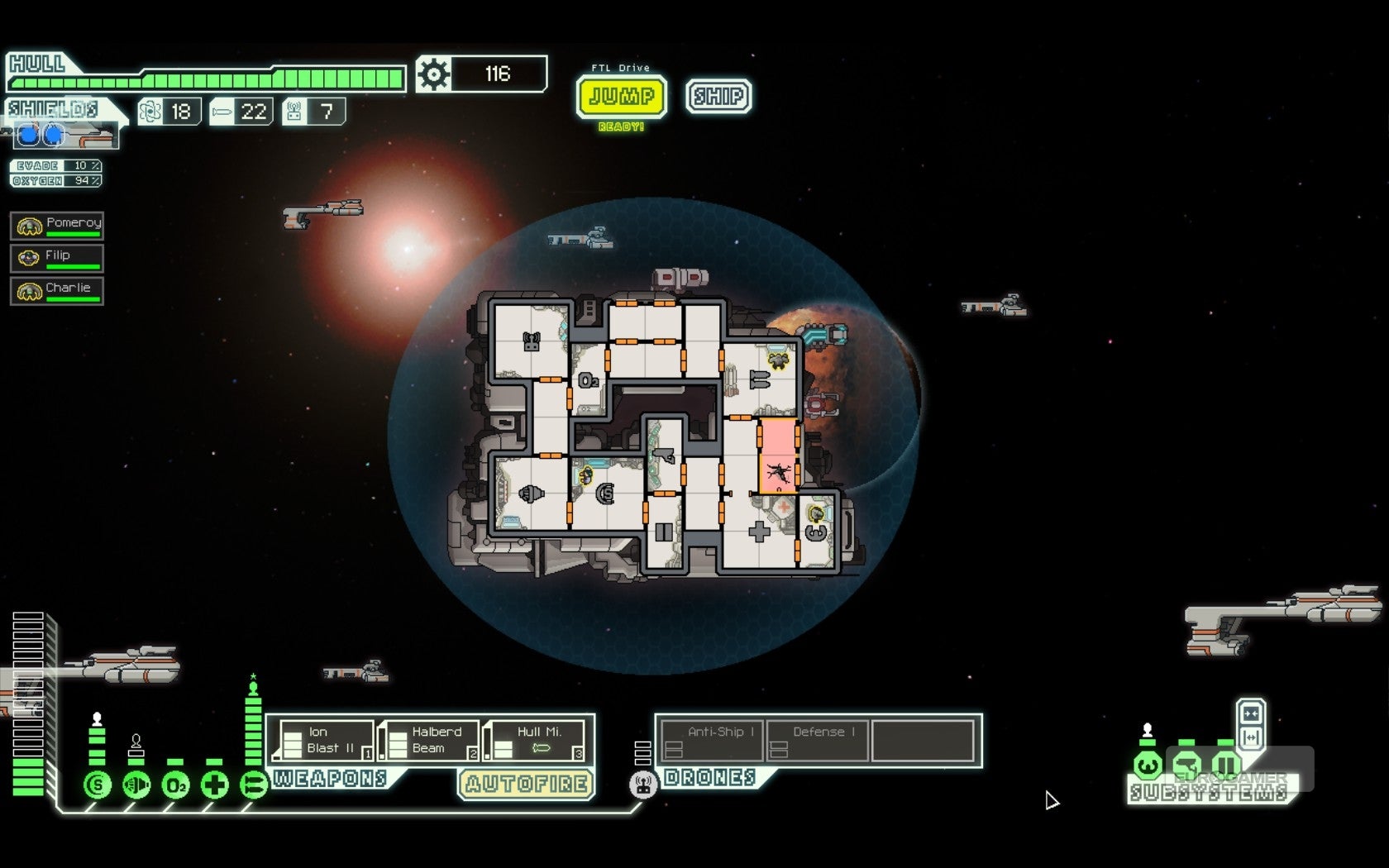The height and width of the screenshot is (868, 1389).
Task: Toggle the AUTOFIRE button
Action: [x=527, y=784]
